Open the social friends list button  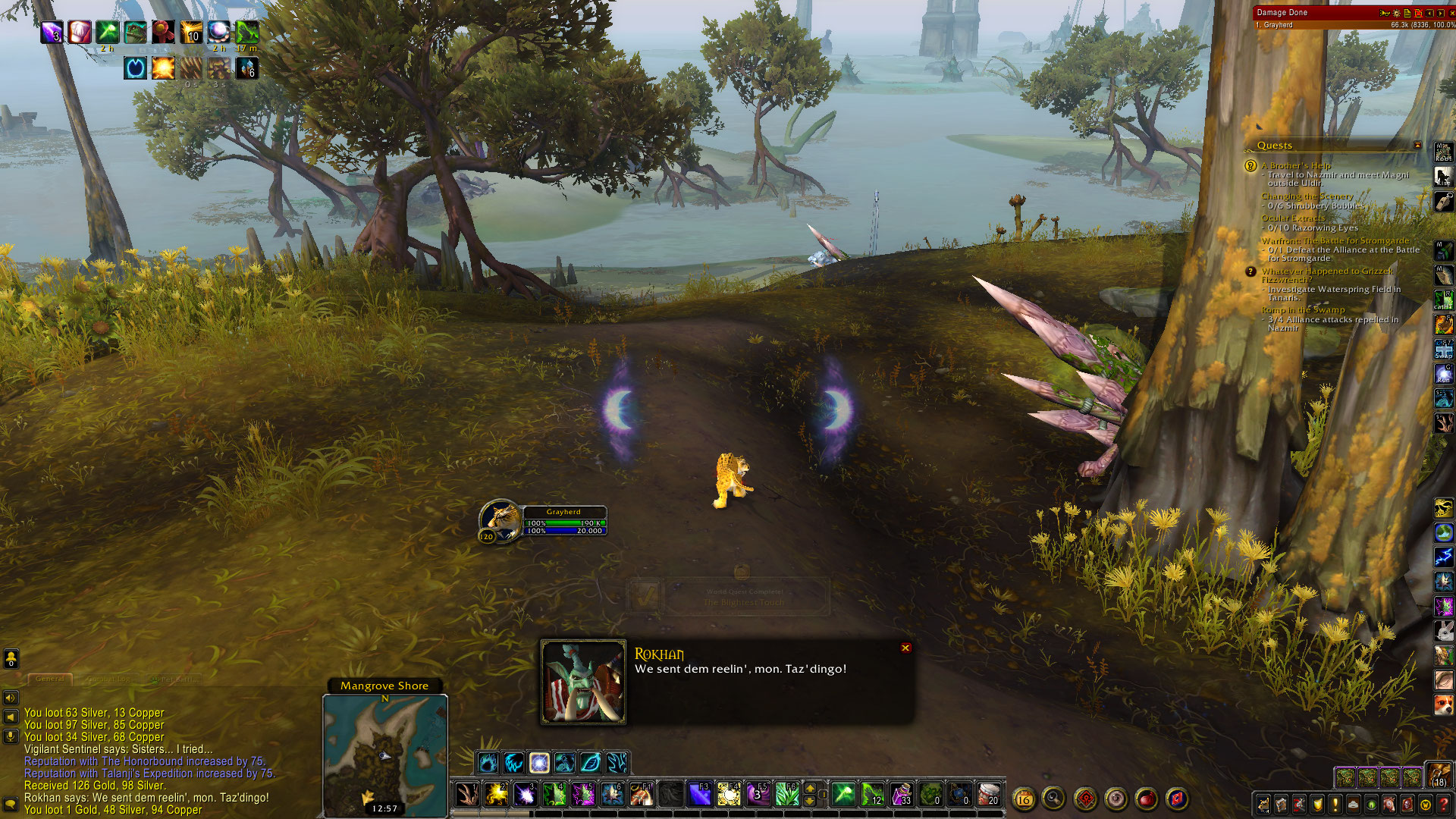(11, 658)
